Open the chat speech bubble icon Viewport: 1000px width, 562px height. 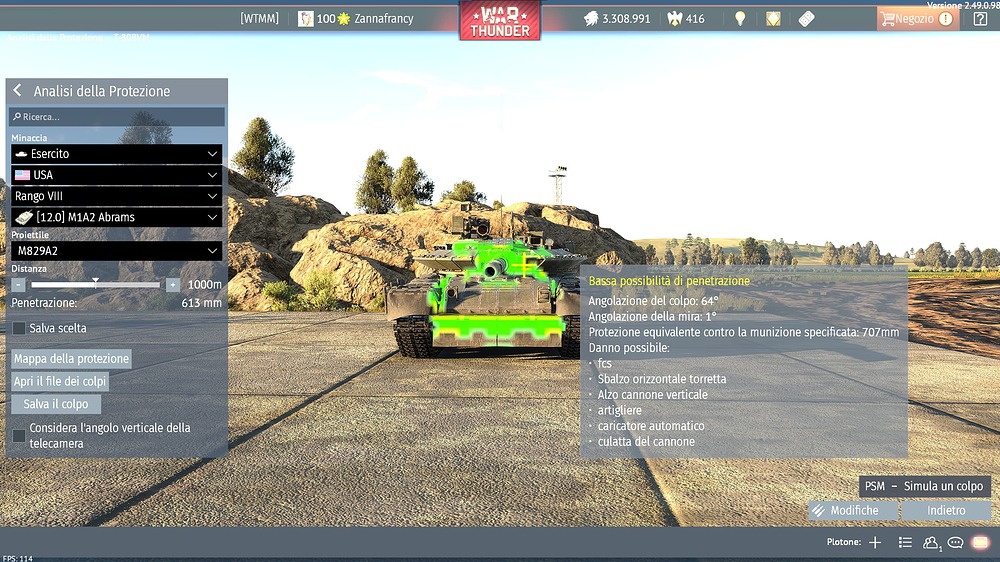click(x=955, y=542)
